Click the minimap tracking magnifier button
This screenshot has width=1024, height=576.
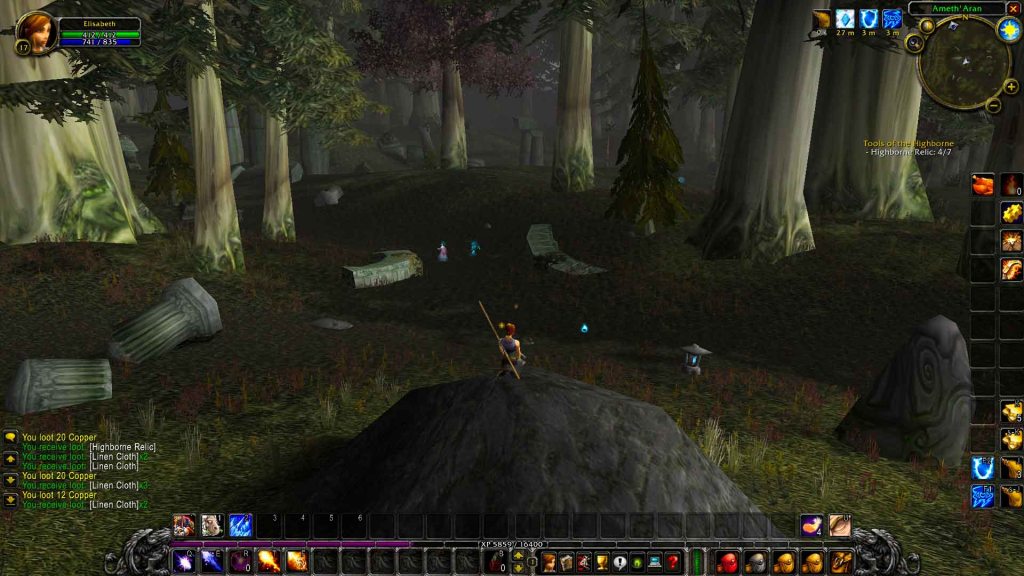(914, 43)
